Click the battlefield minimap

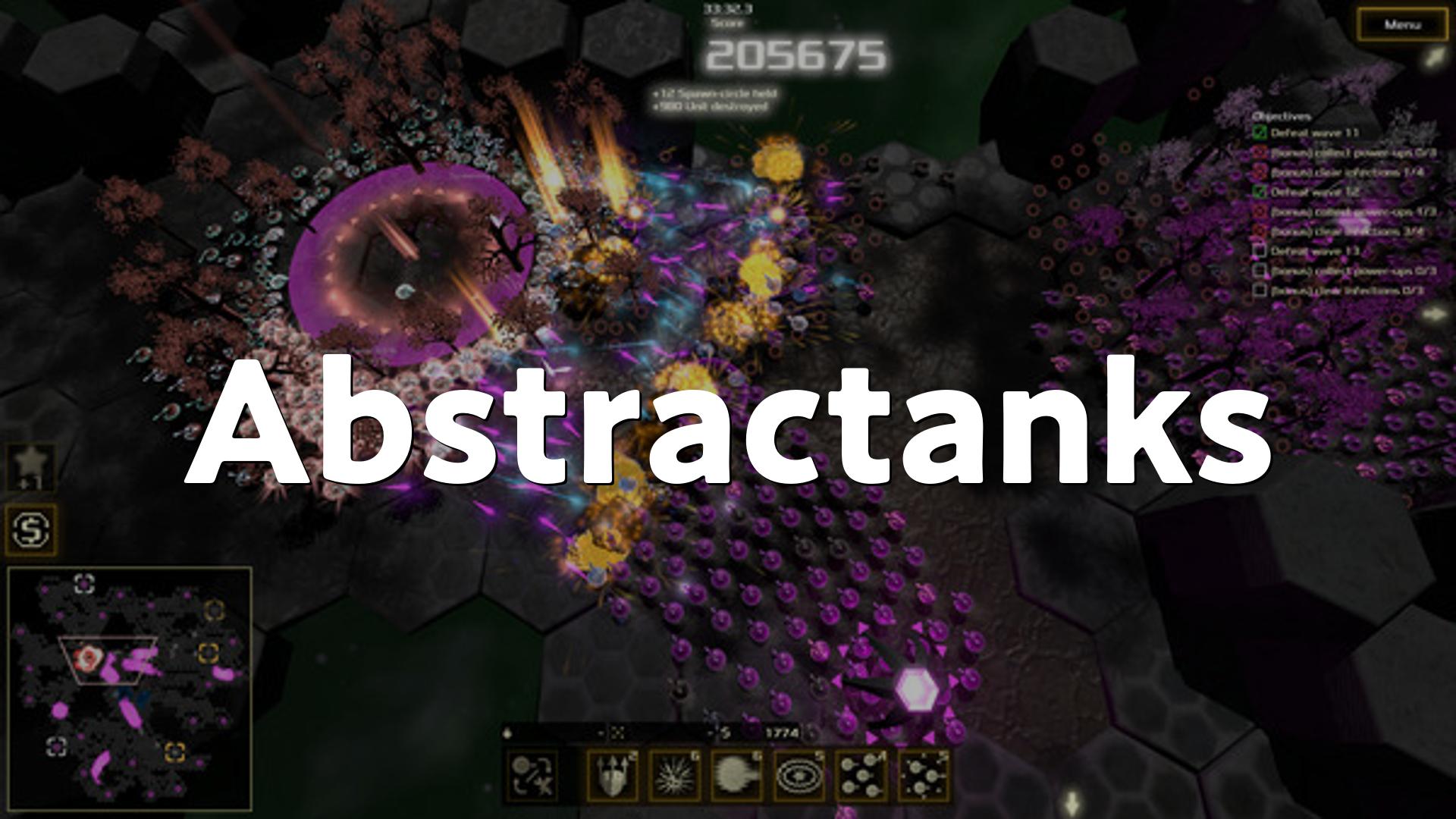pyautogui.click(x=130, y=687)
